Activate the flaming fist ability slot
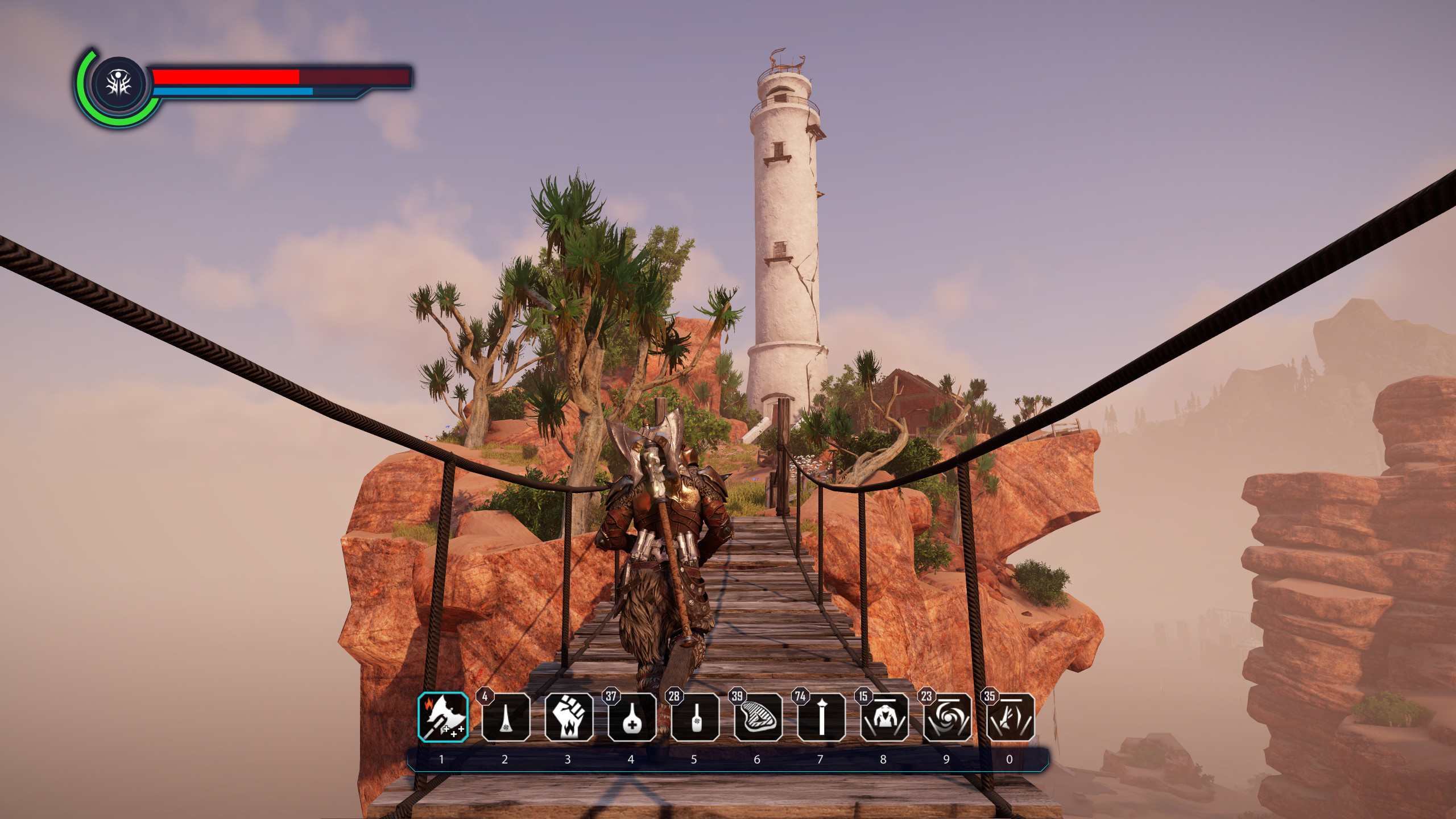This screenshot has width=1456, height=819. (569, 717)
